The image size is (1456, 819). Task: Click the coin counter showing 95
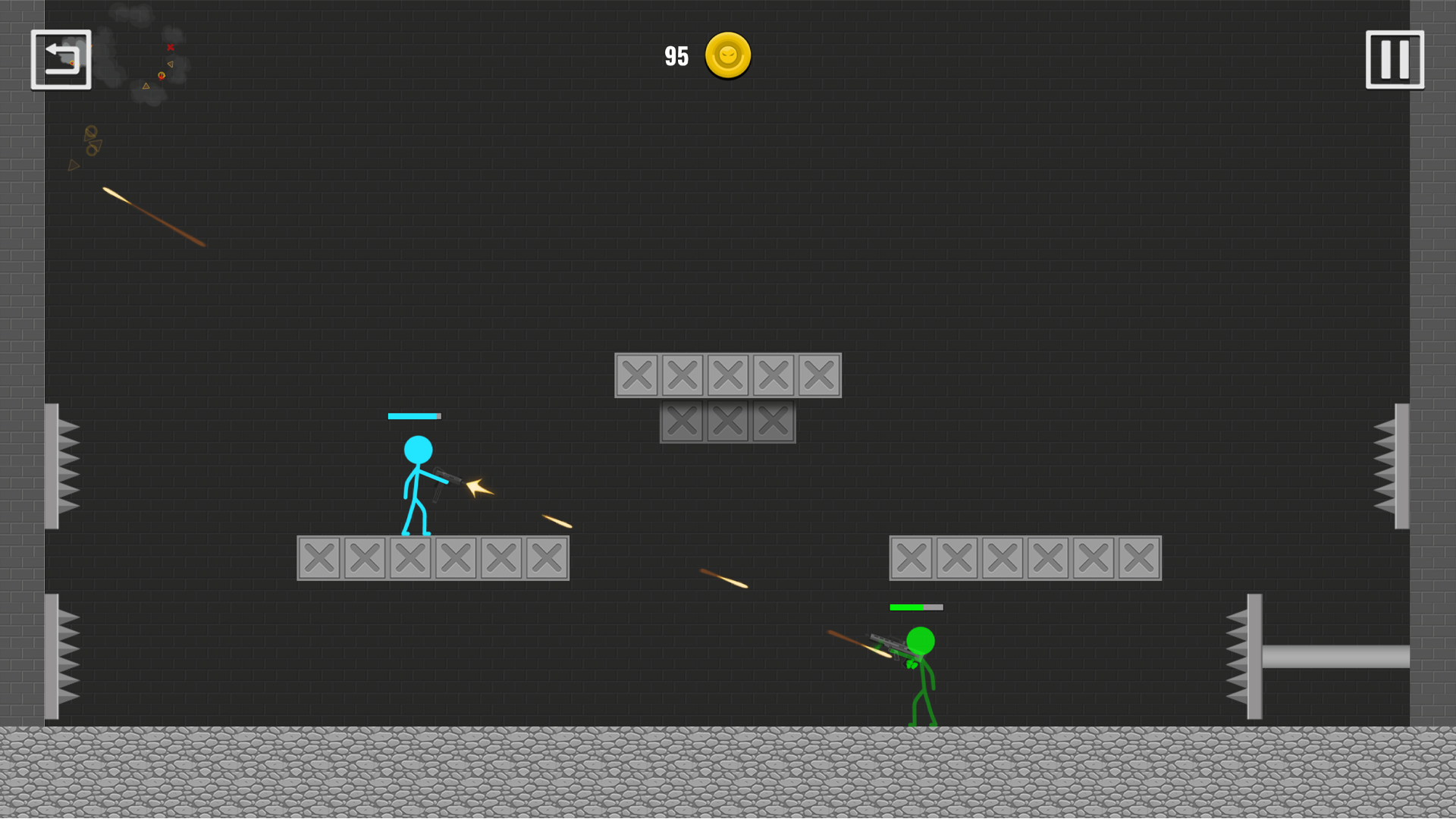[676, 55]
